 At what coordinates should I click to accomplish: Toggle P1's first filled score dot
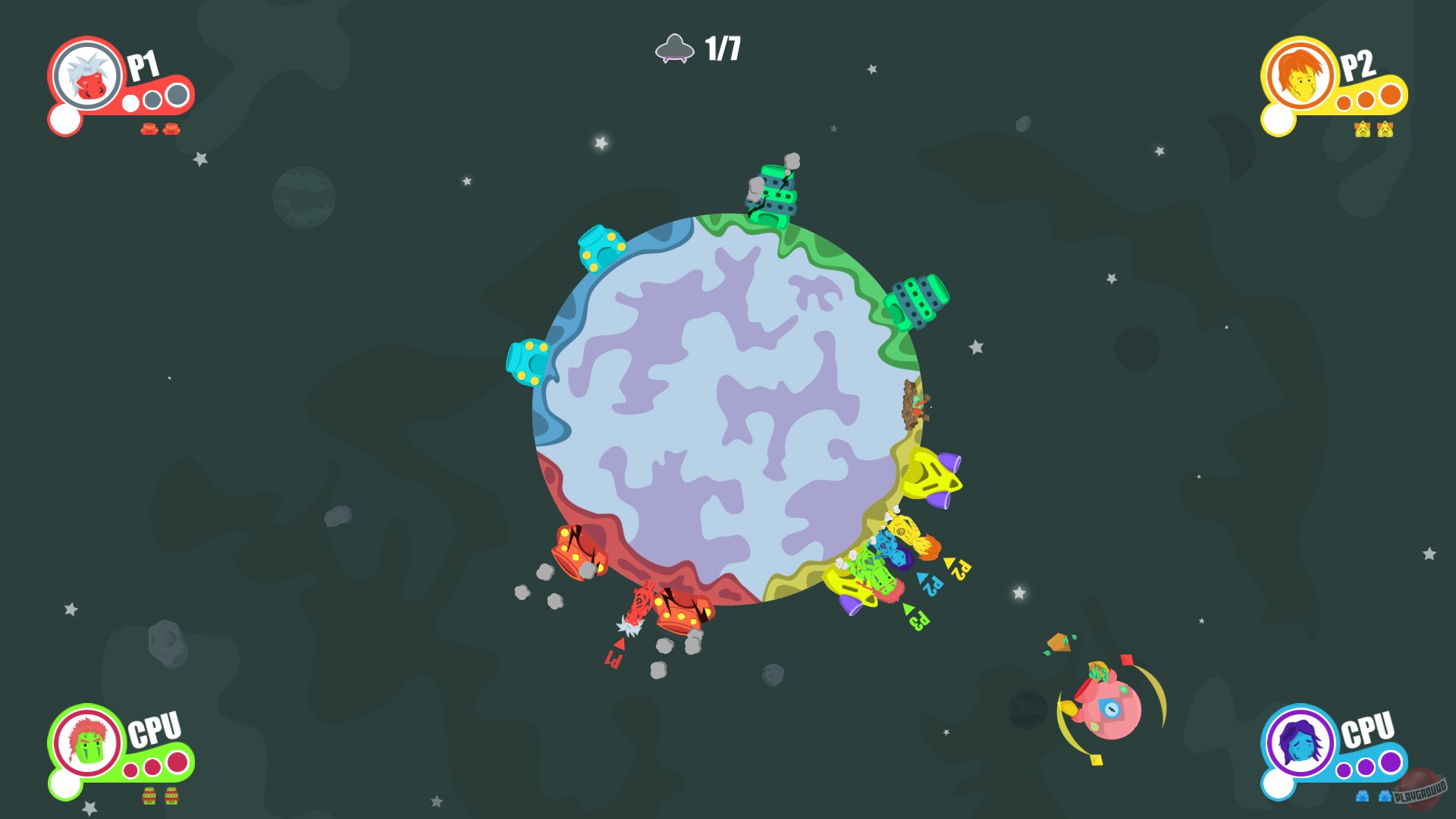[130, 104]
